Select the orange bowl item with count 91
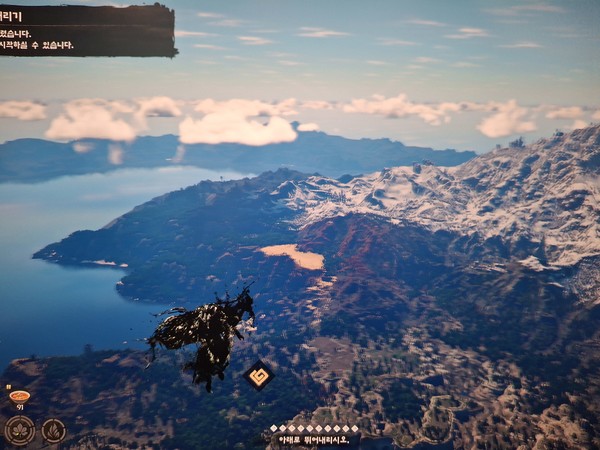 point(19,396)
